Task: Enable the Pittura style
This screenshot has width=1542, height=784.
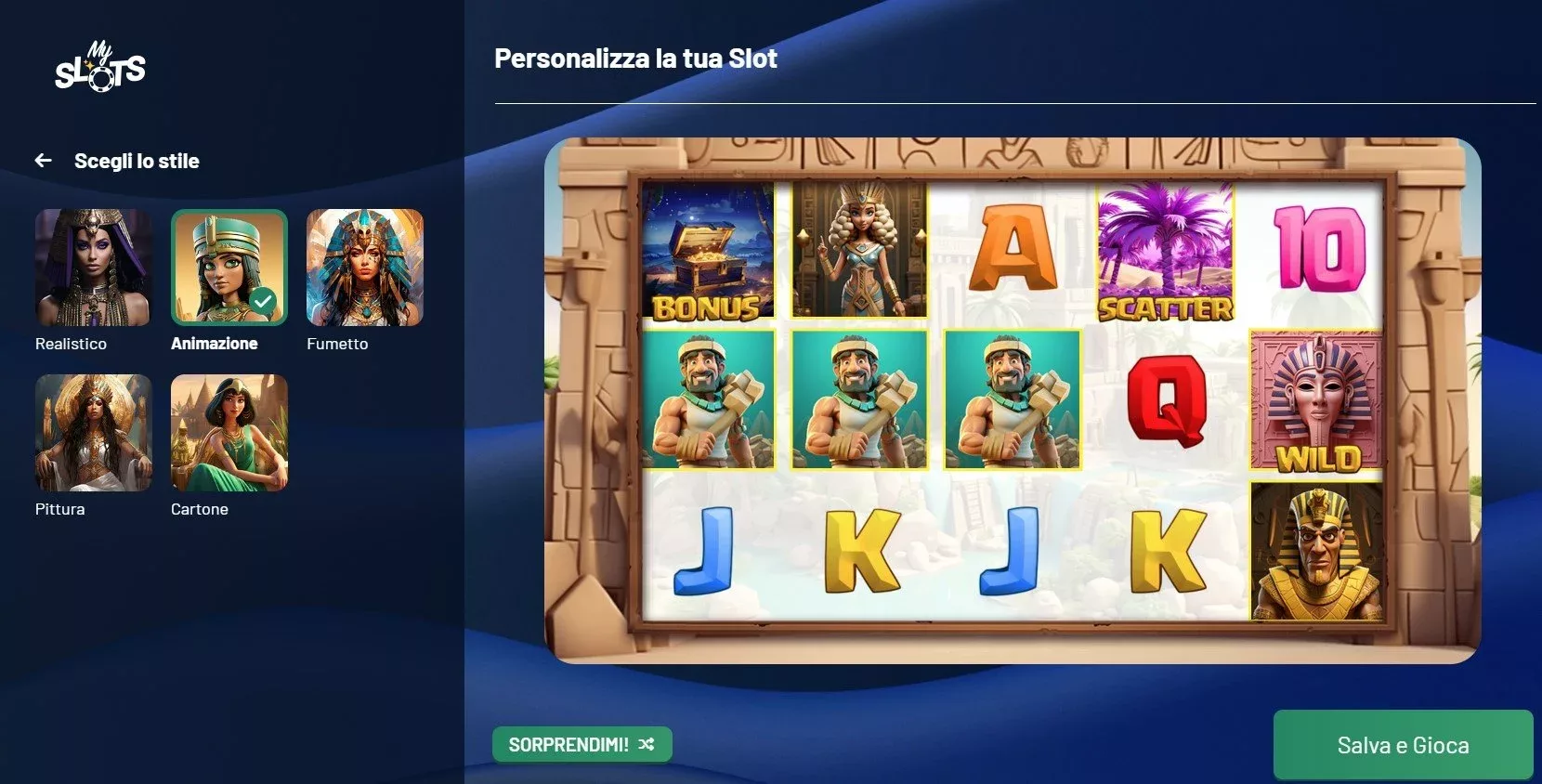Action: coord(93,433)
